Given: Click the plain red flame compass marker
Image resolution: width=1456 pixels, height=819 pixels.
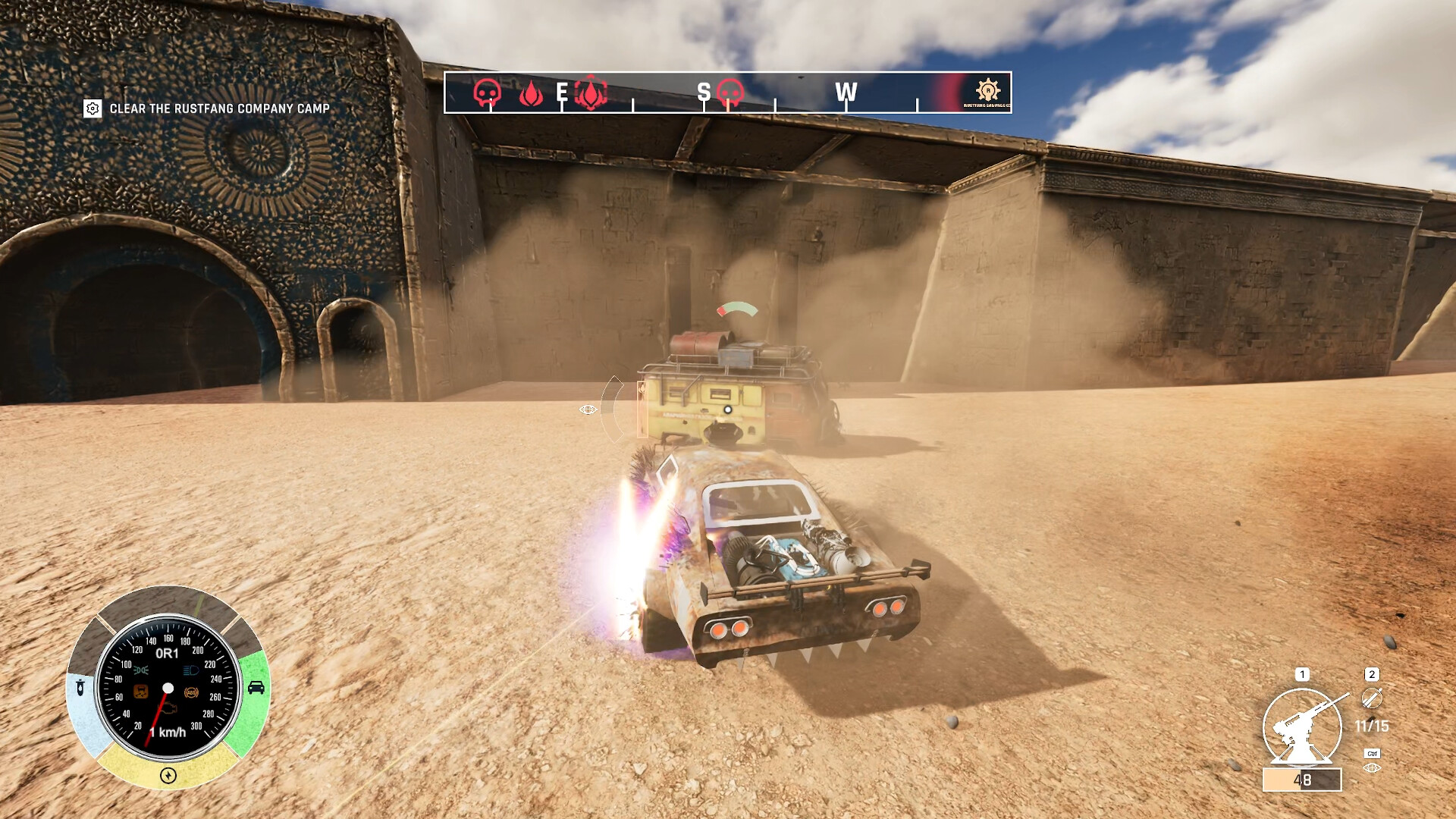Looking at the screenshot, I should 531,93.
